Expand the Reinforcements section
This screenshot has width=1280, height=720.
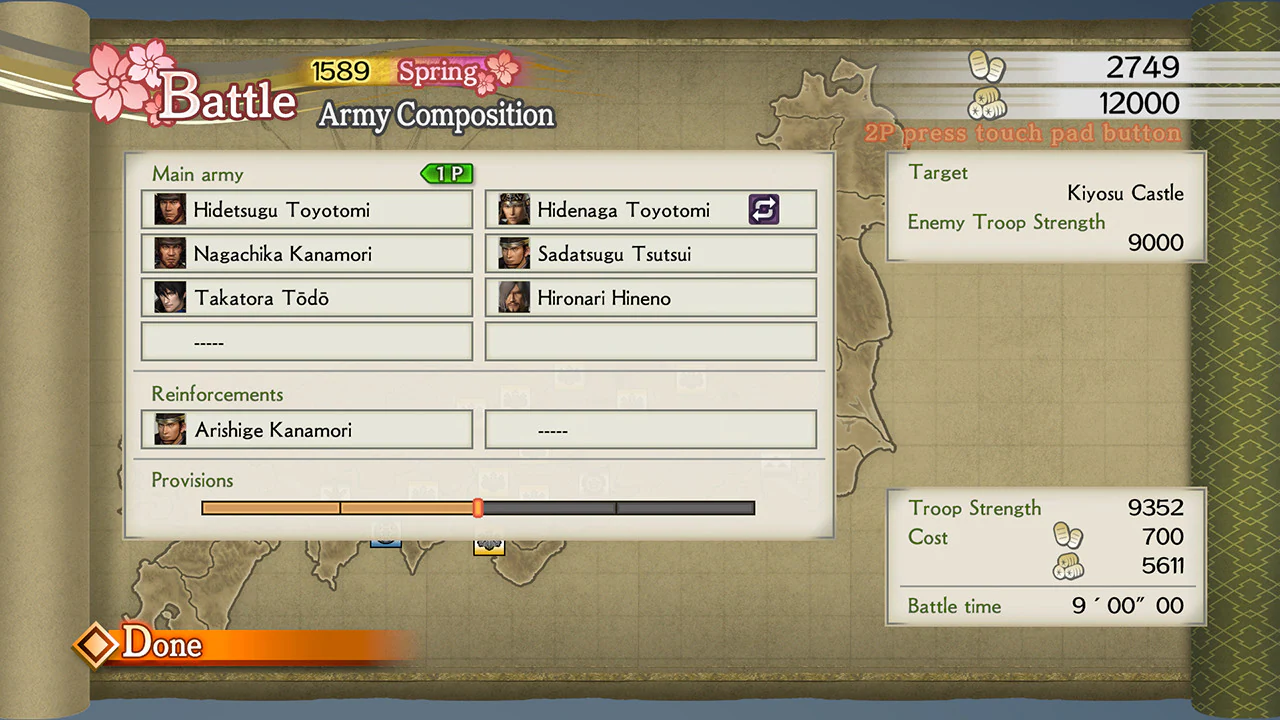pyautogui.click(x=217, y=394)
